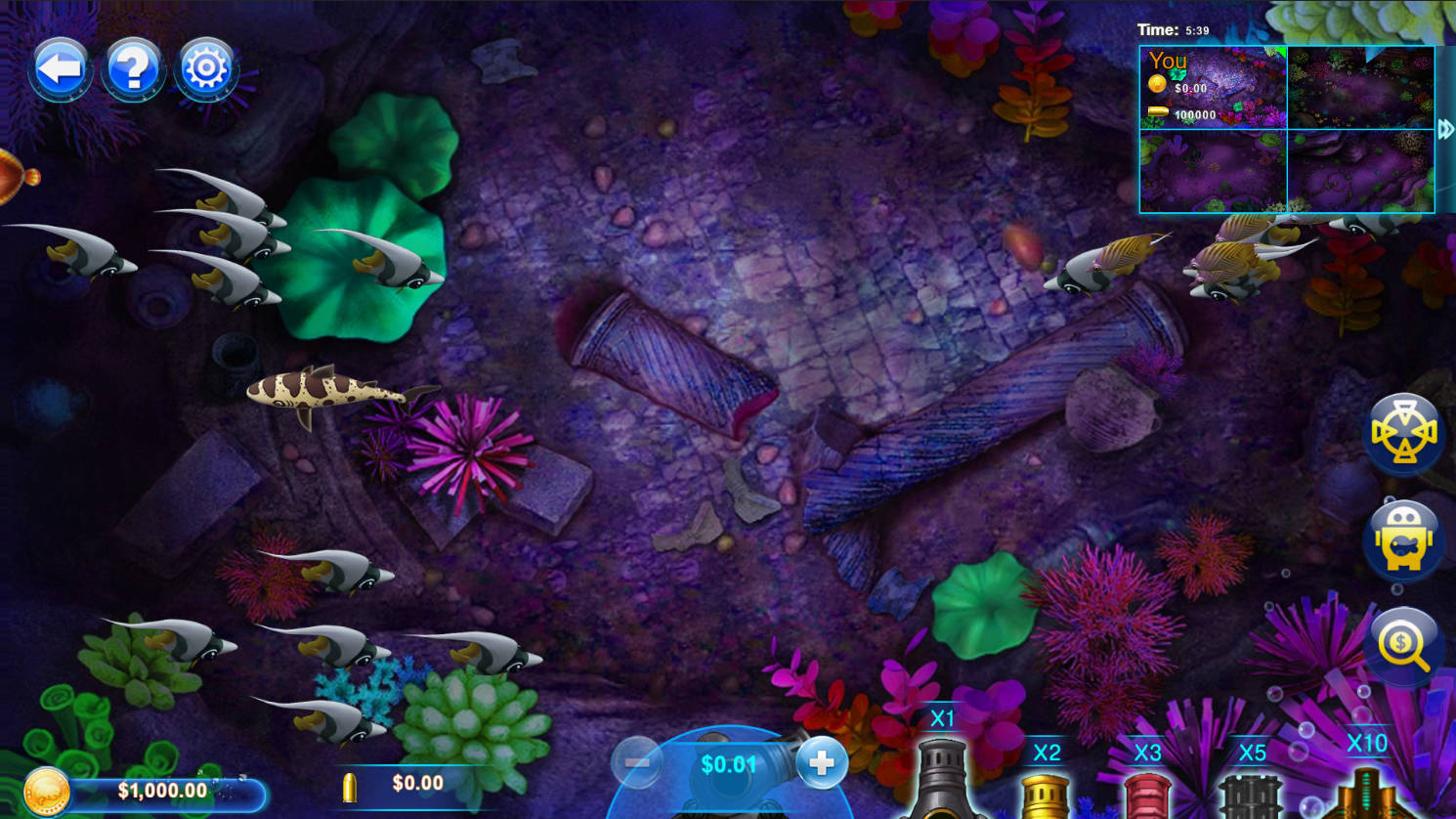Enable the auto-aim target lock
1456x819 pixels.
point(1404,433)
